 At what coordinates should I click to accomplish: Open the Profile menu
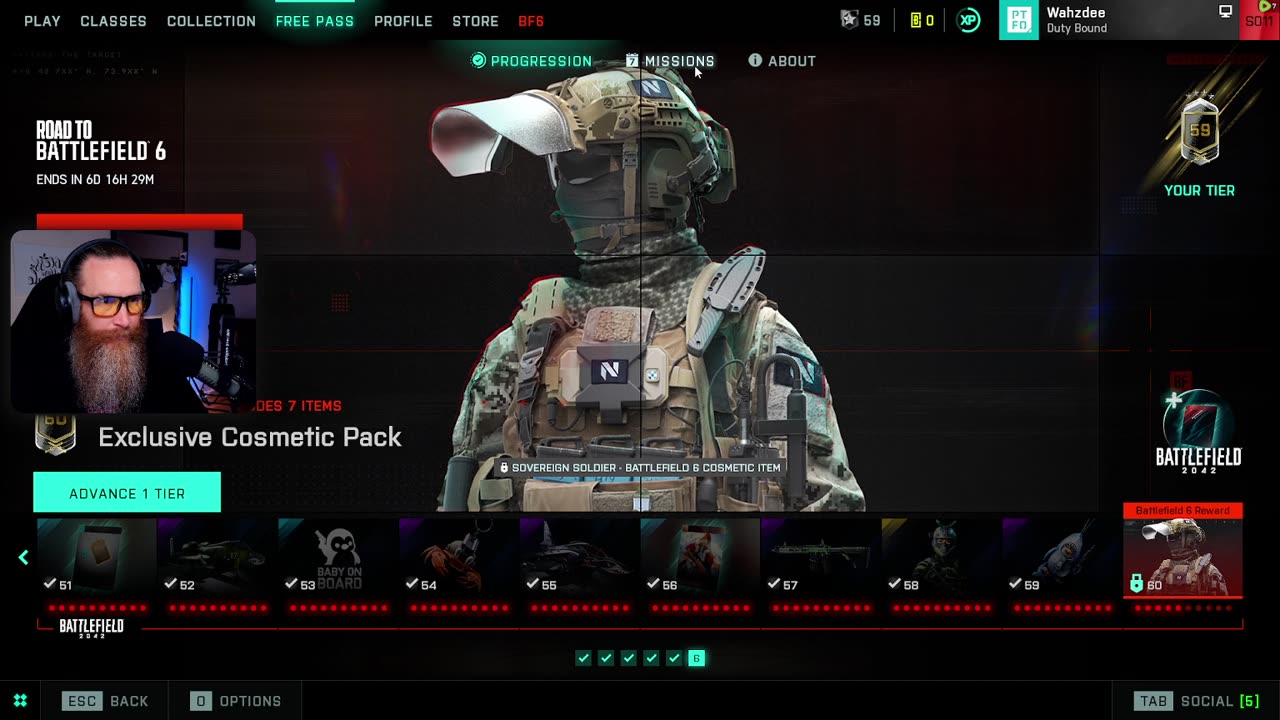click(403, 21)
